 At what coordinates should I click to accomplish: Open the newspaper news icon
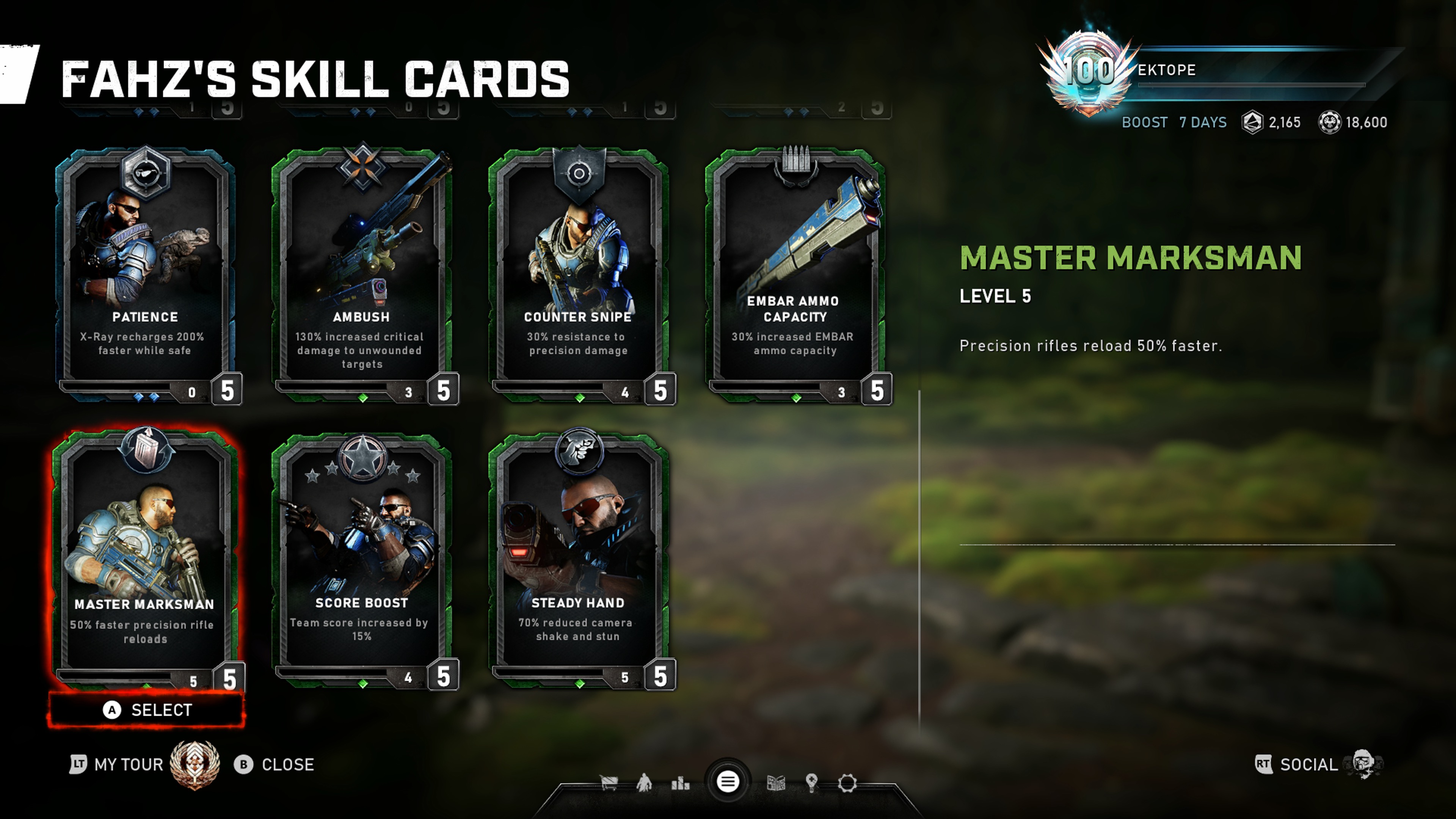click(776, 783)
